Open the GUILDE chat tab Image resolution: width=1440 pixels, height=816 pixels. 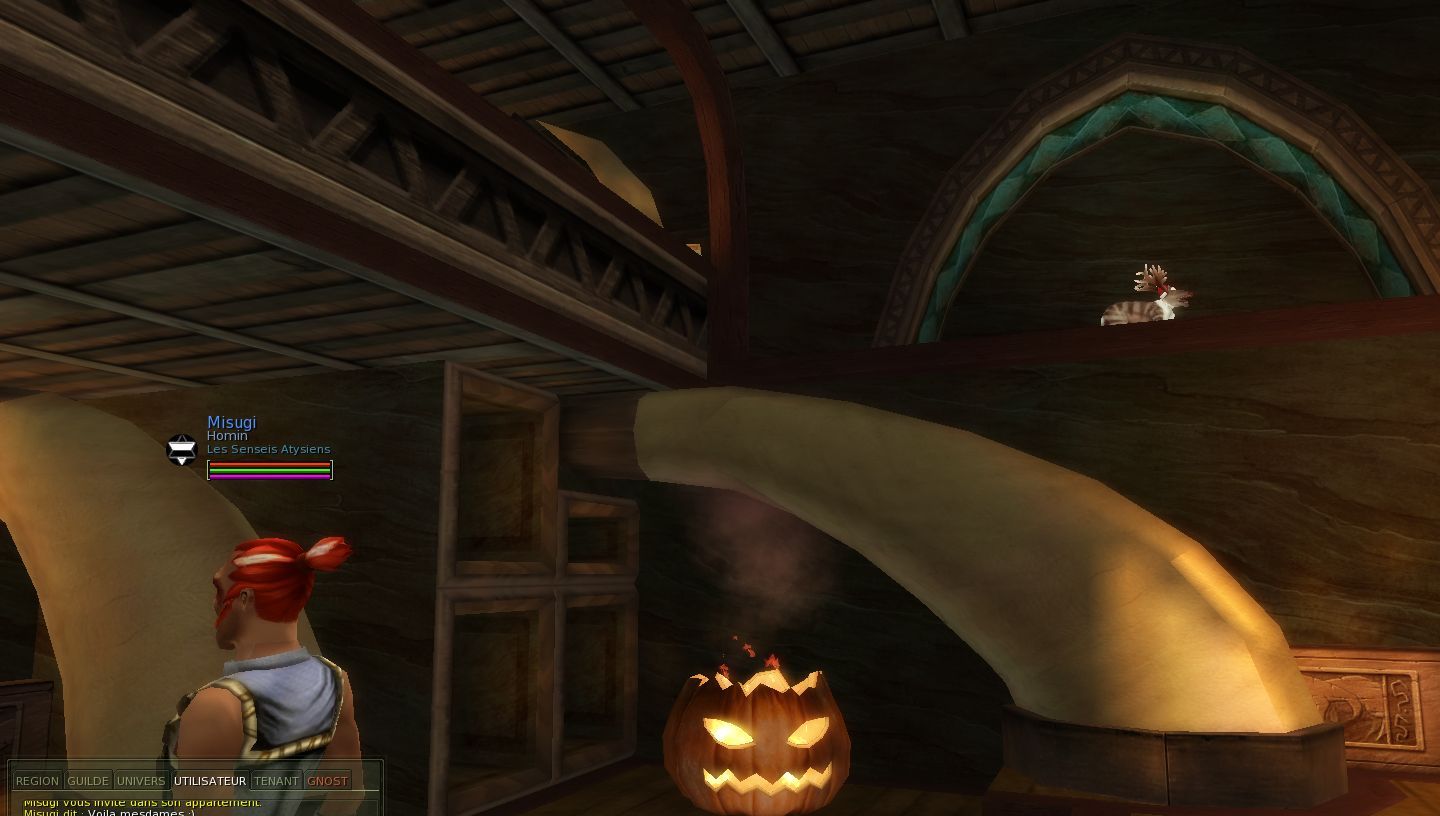click(88, 781)
